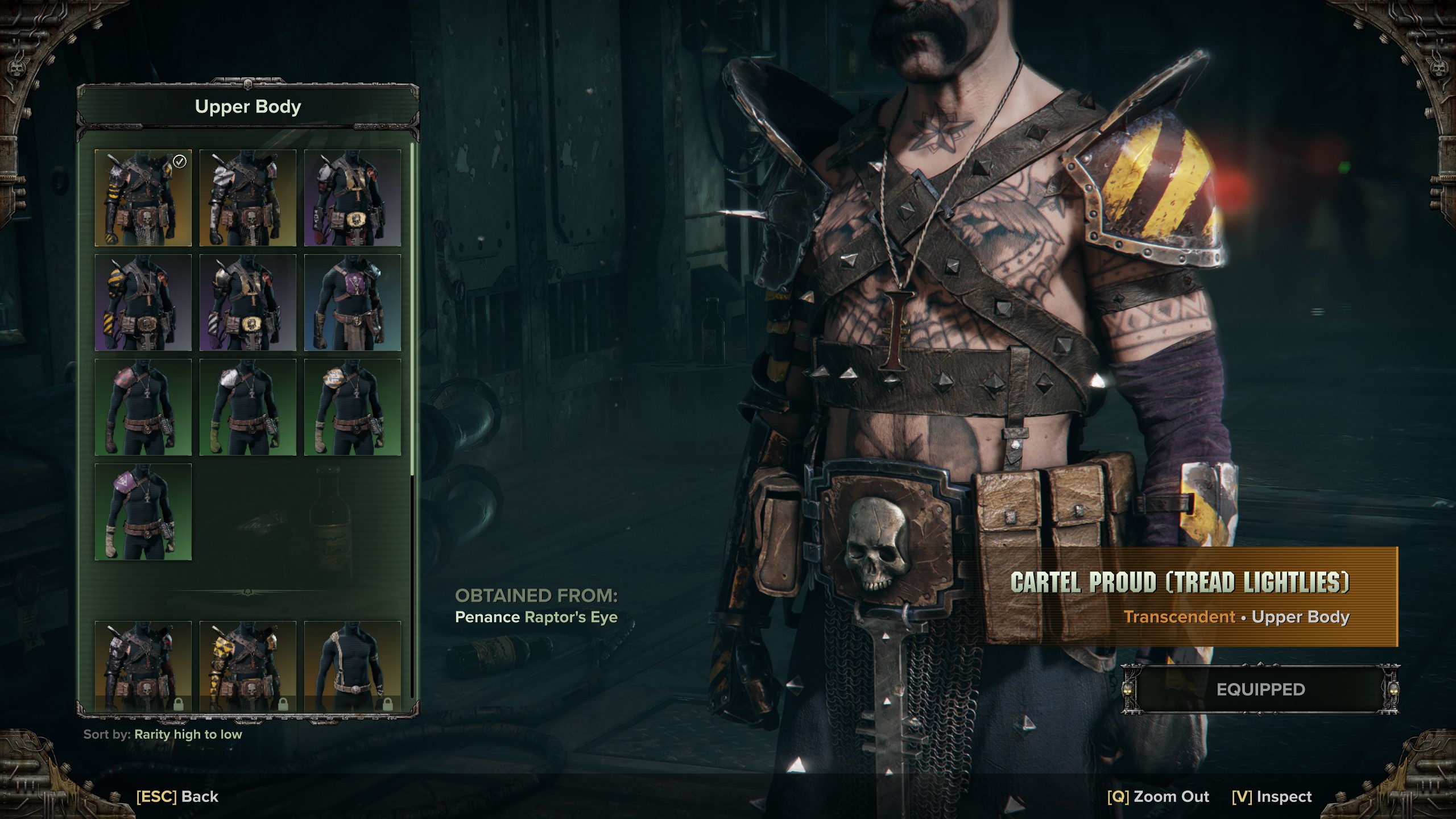1456x819 pixels.
Task: Select the purple-background outfit with yellow-black striped shoulder
Action: [x=143, y=303]
